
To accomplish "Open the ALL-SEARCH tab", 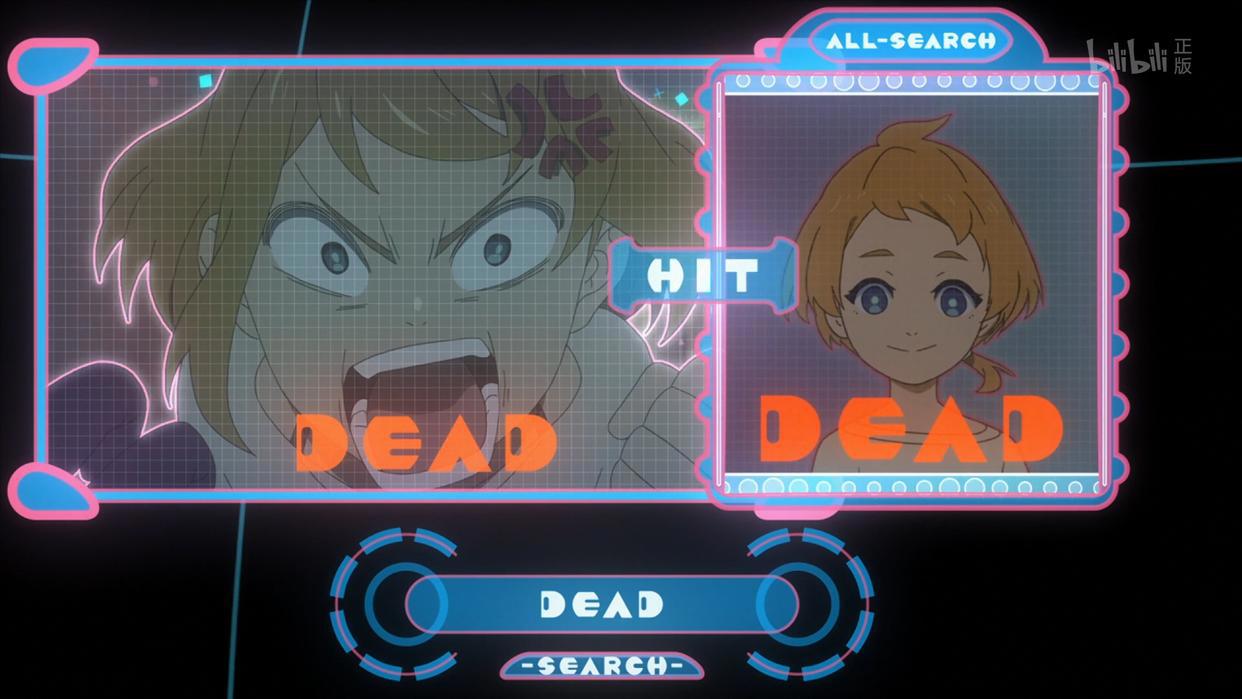I will pyautogui.click(x=911, y=41).
